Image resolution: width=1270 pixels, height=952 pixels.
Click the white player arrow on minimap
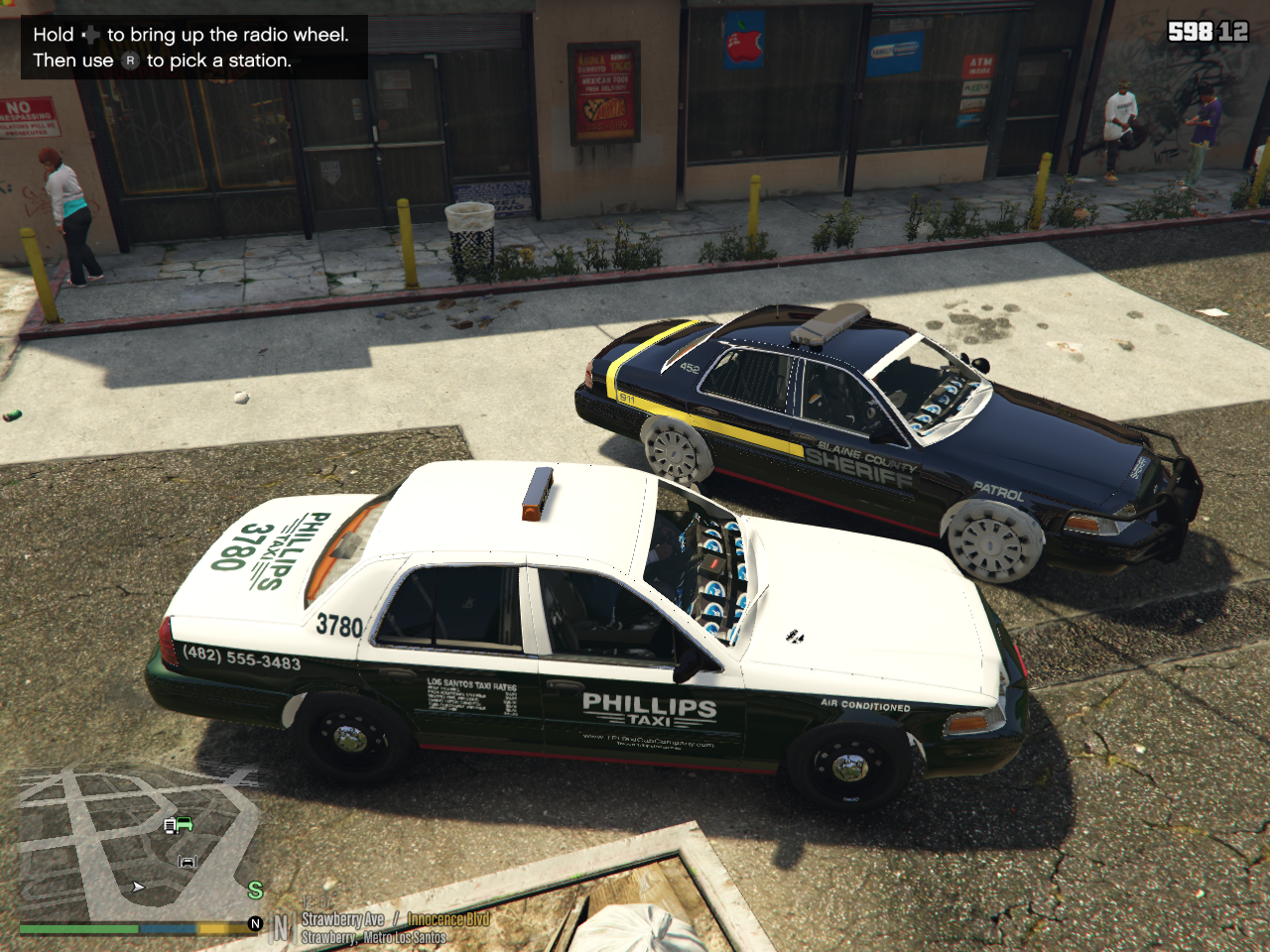click(138, 887)
